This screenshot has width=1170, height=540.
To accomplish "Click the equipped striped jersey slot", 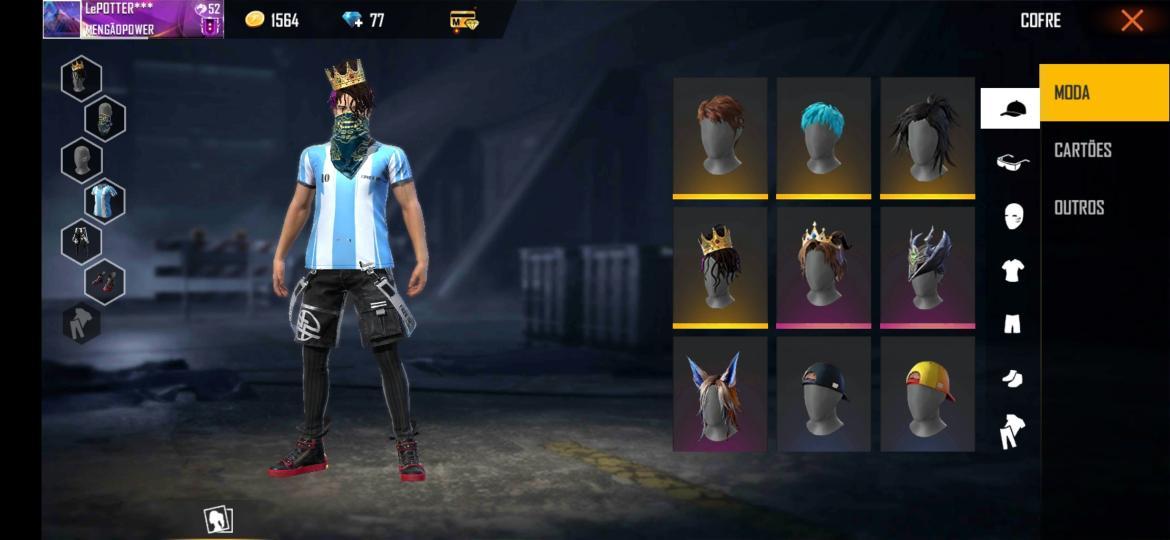I will [x=104, y=201].
